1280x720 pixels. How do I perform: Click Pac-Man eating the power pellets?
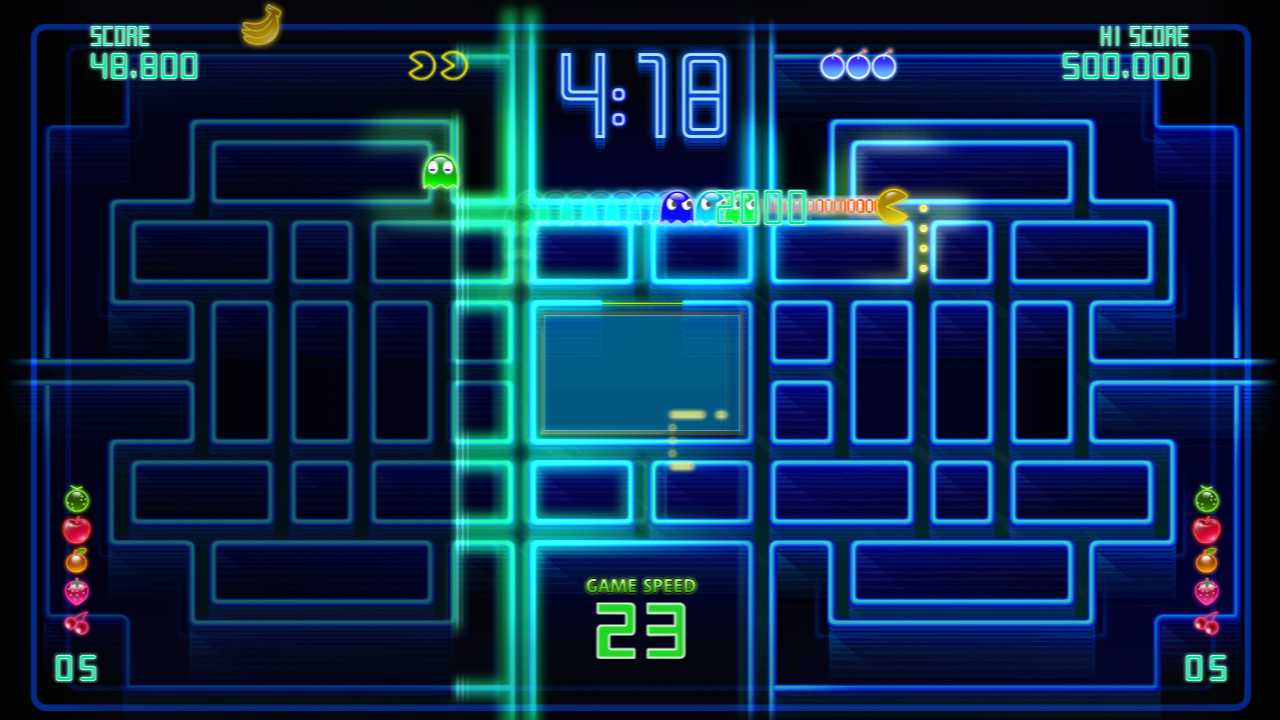(889, 207)
